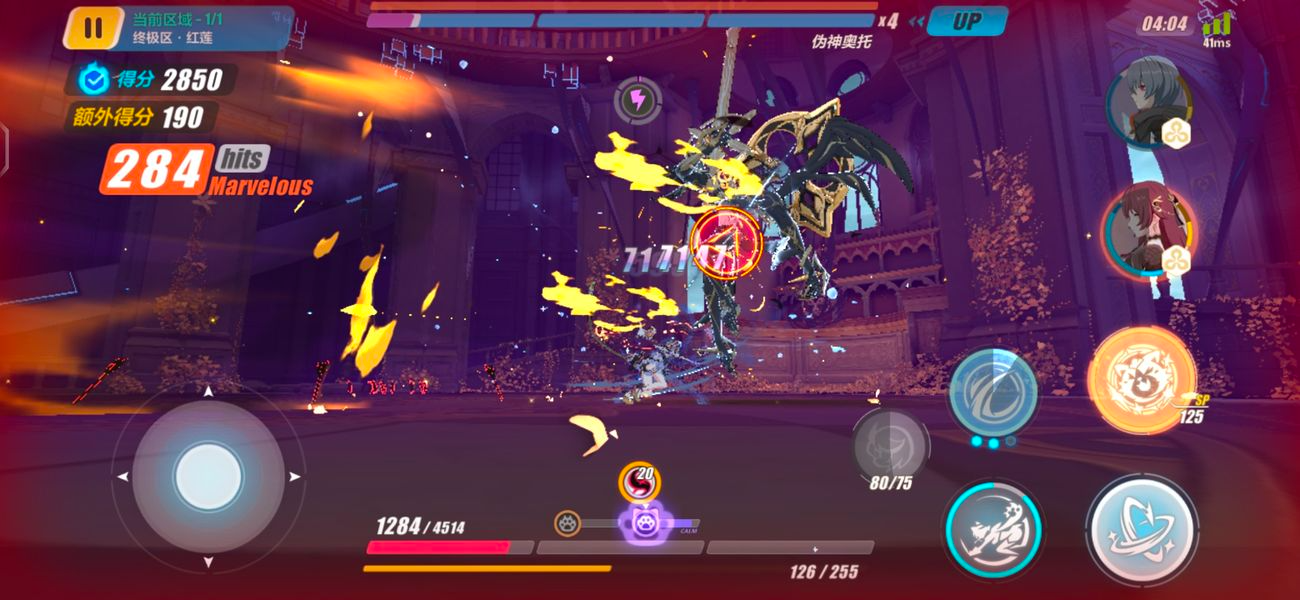Screen dimensions: 1300x600
Task: Tap the virtual joystick center knob
Action: click(x=208, y=477)
